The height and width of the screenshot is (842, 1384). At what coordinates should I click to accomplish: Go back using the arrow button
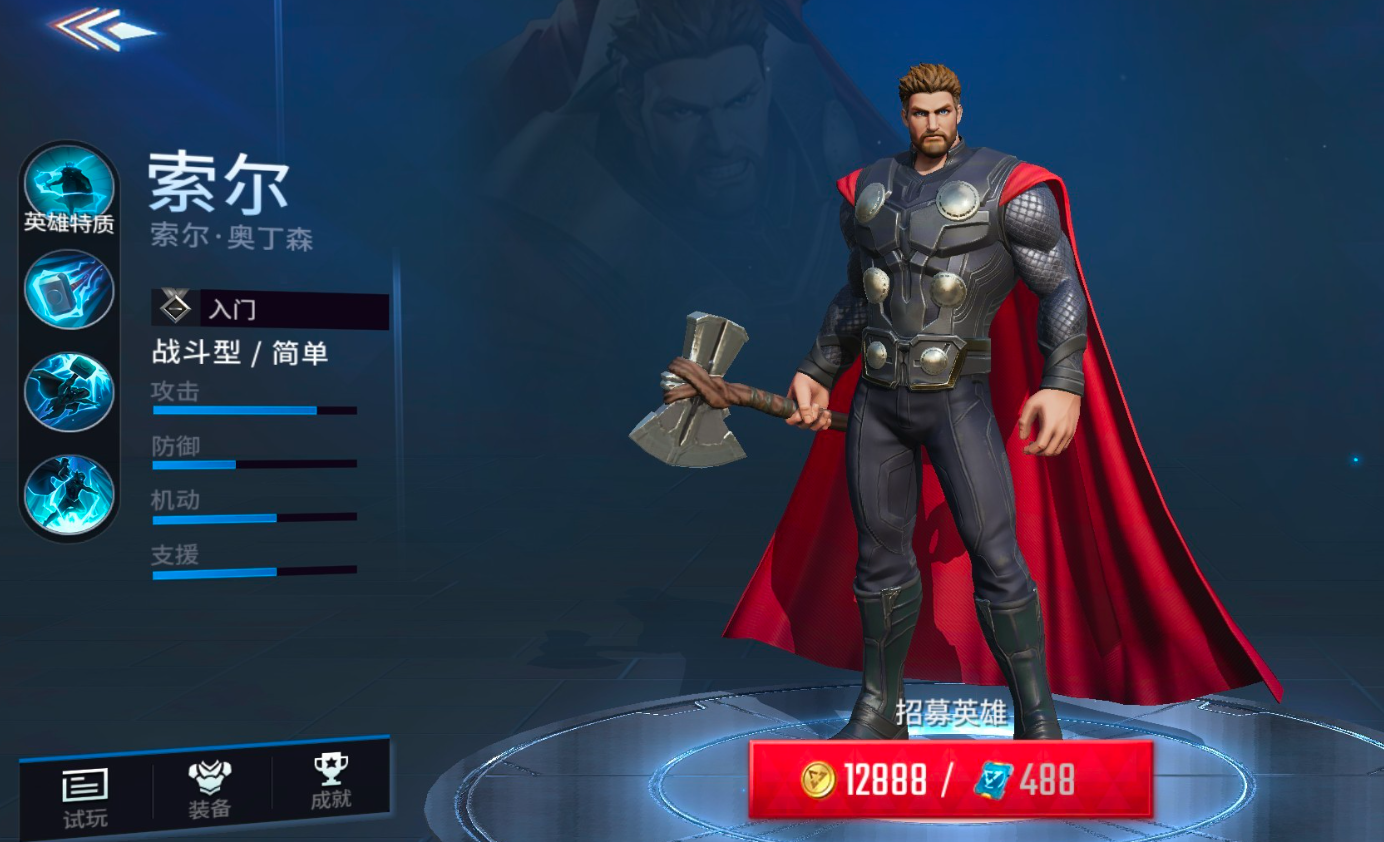(x=105, y=29)
